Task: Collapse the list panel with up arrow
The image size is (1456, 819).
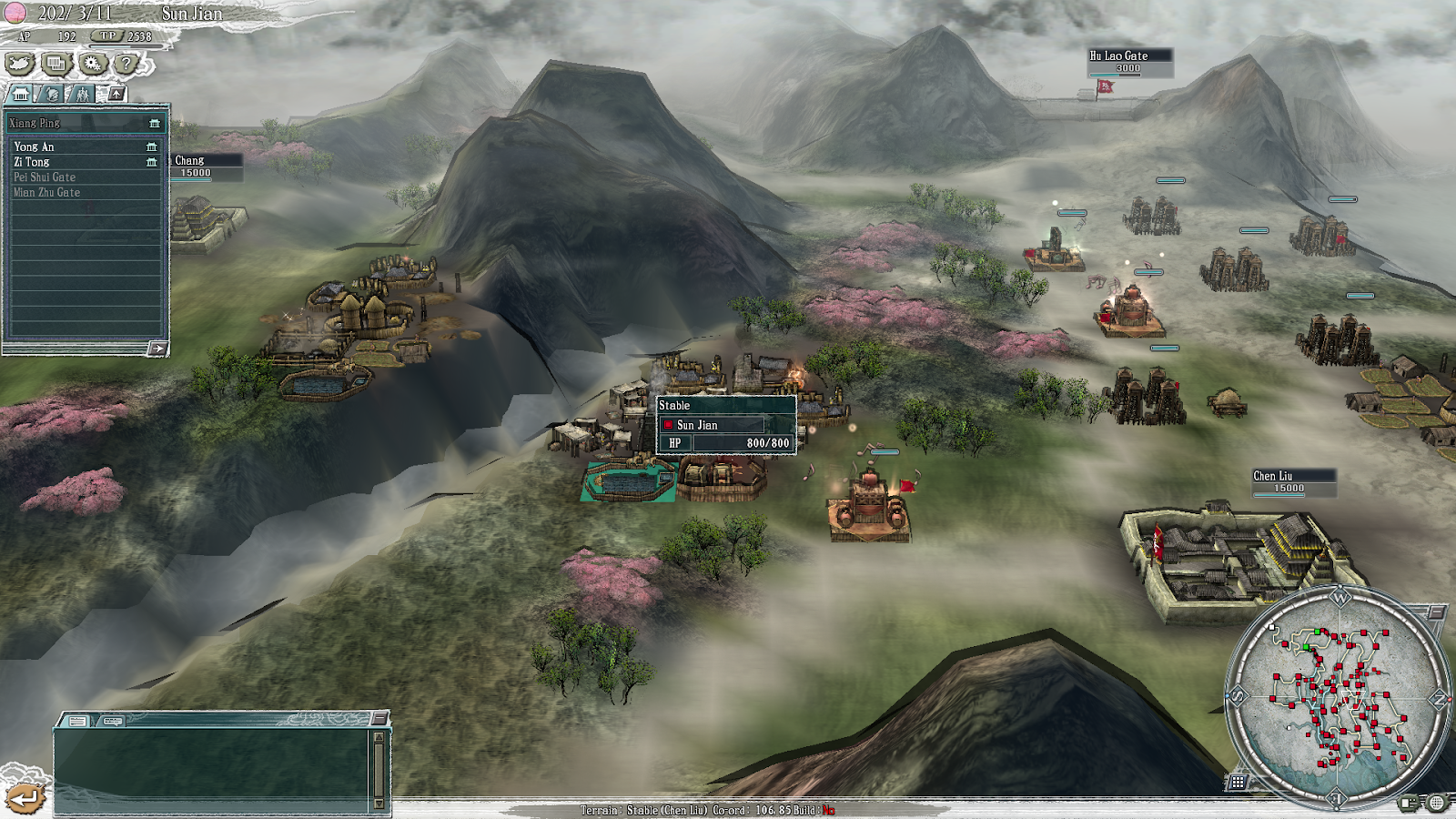Action: 116,94
